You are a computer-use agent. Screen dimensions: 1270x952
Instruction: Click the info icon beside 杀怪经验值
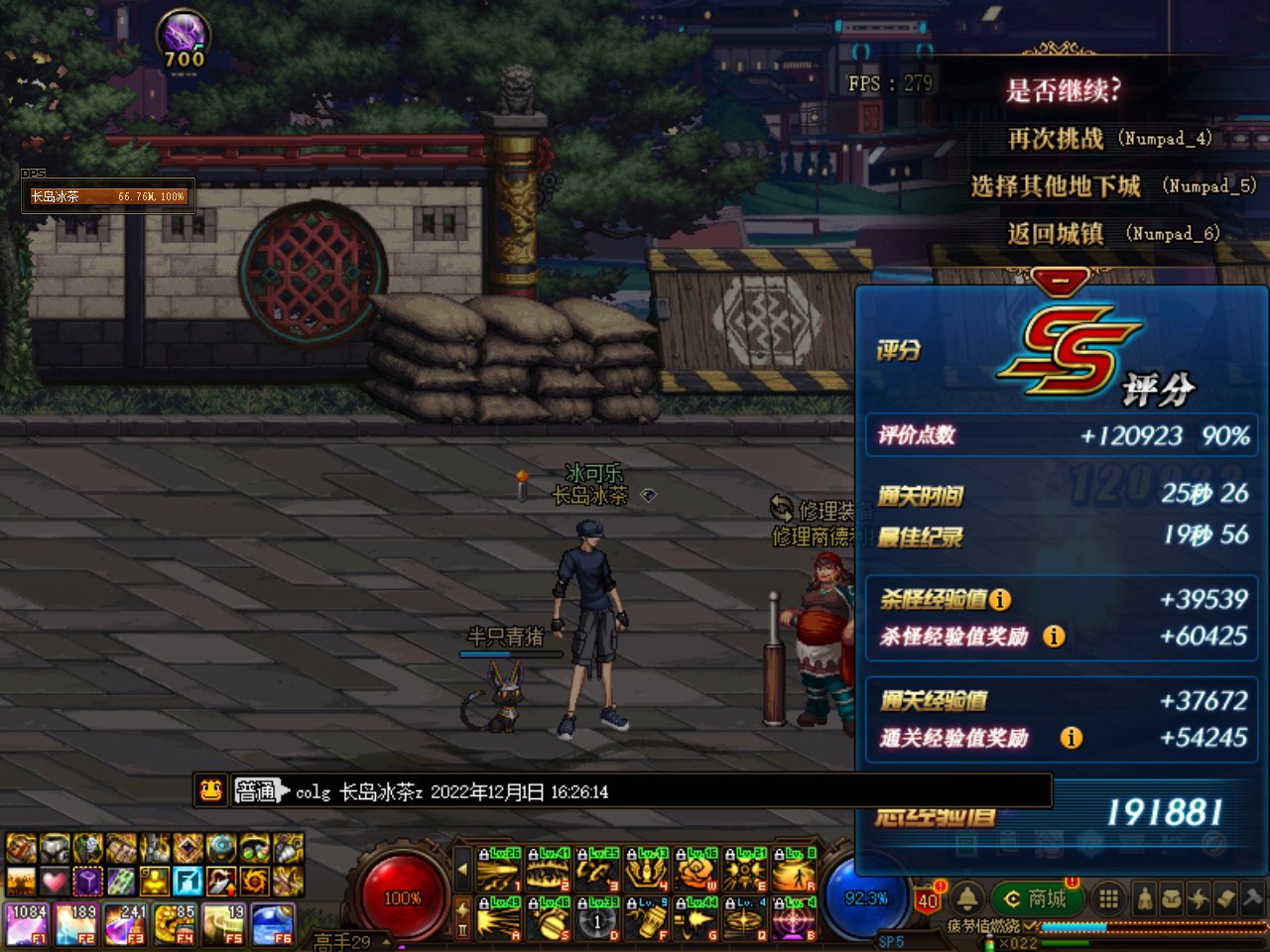(1000, 599)
